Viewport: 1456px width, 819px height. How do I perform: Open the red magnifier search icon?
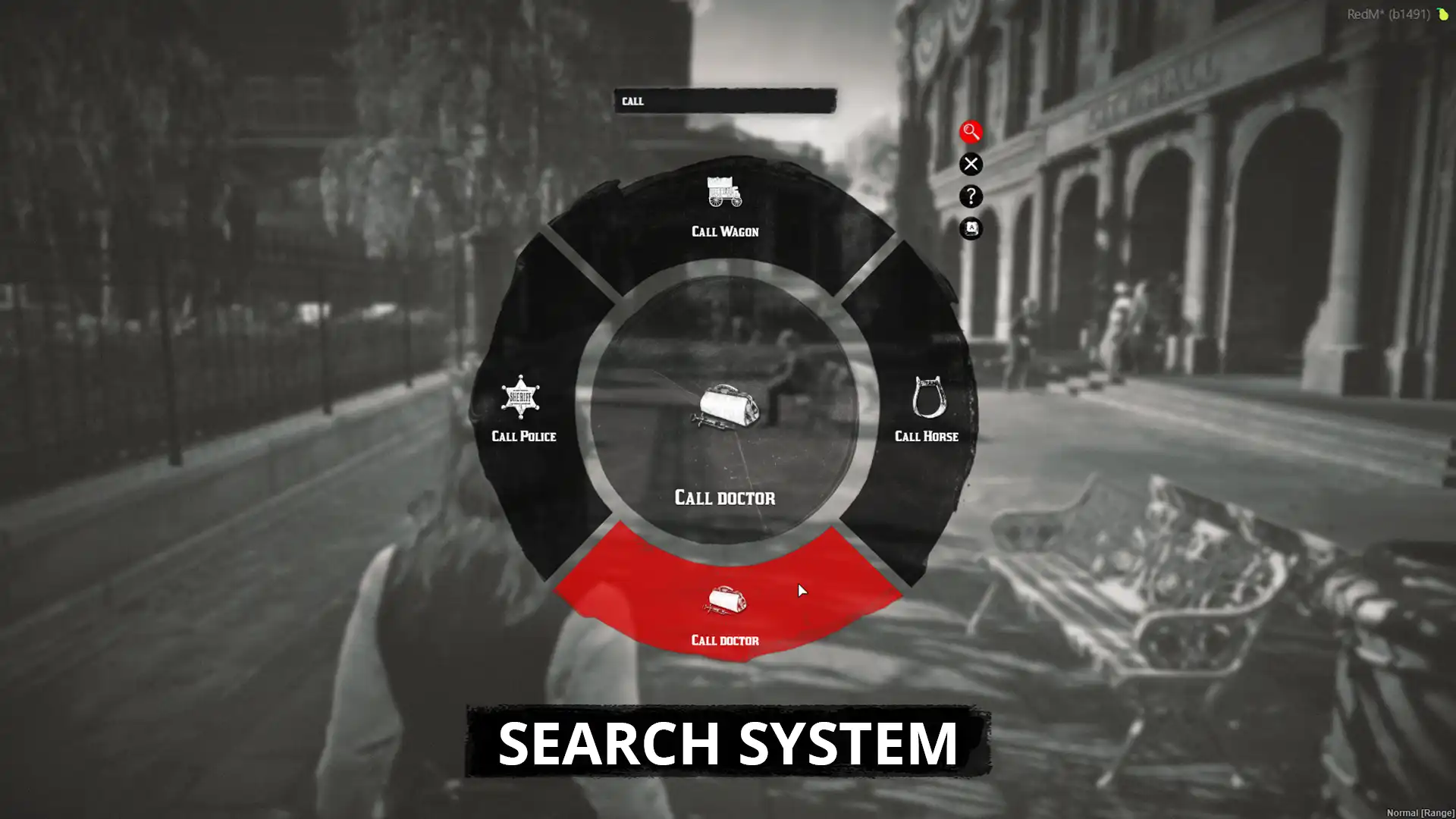coord(971,133)
